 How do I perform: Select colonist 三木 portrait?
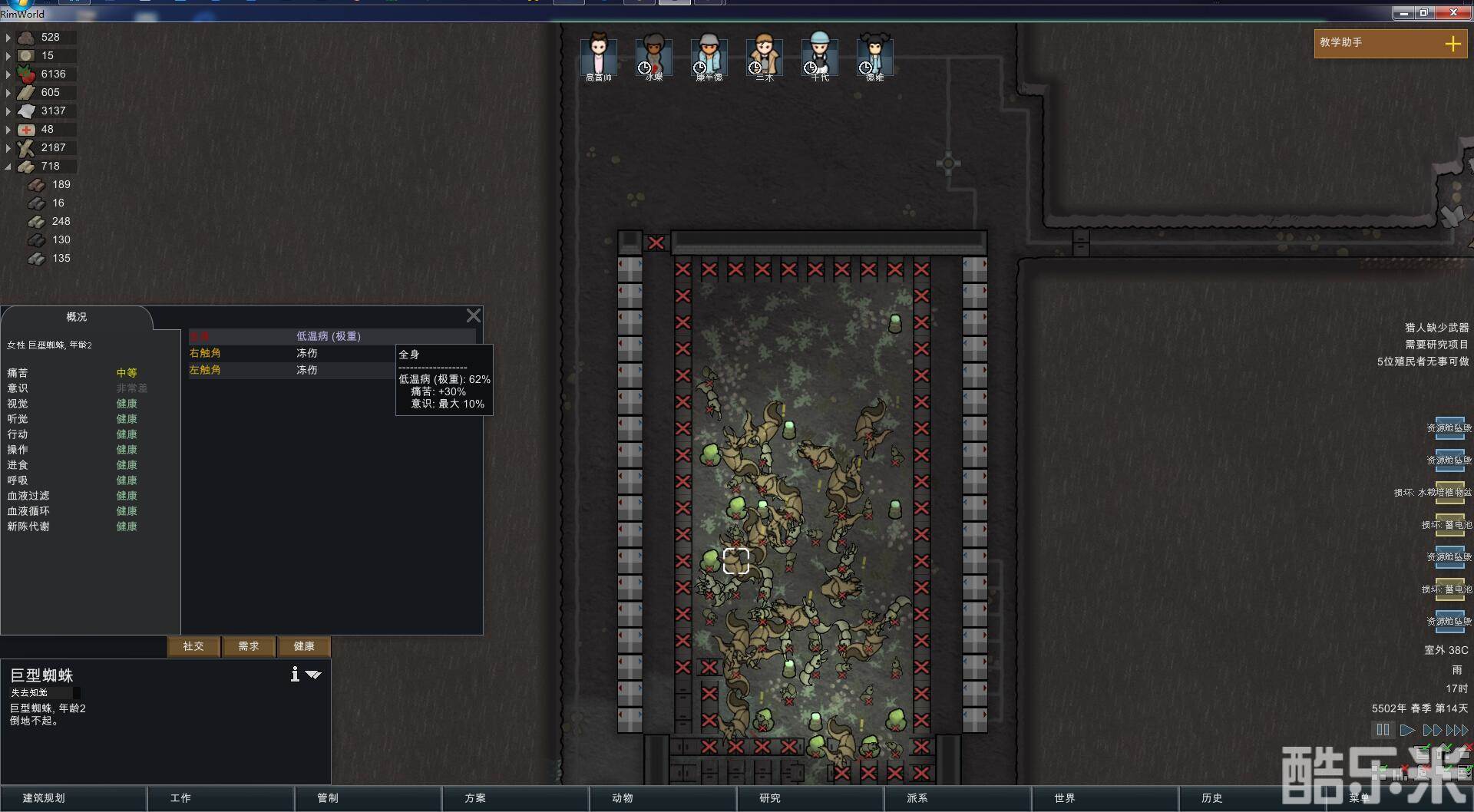[764, 54]
